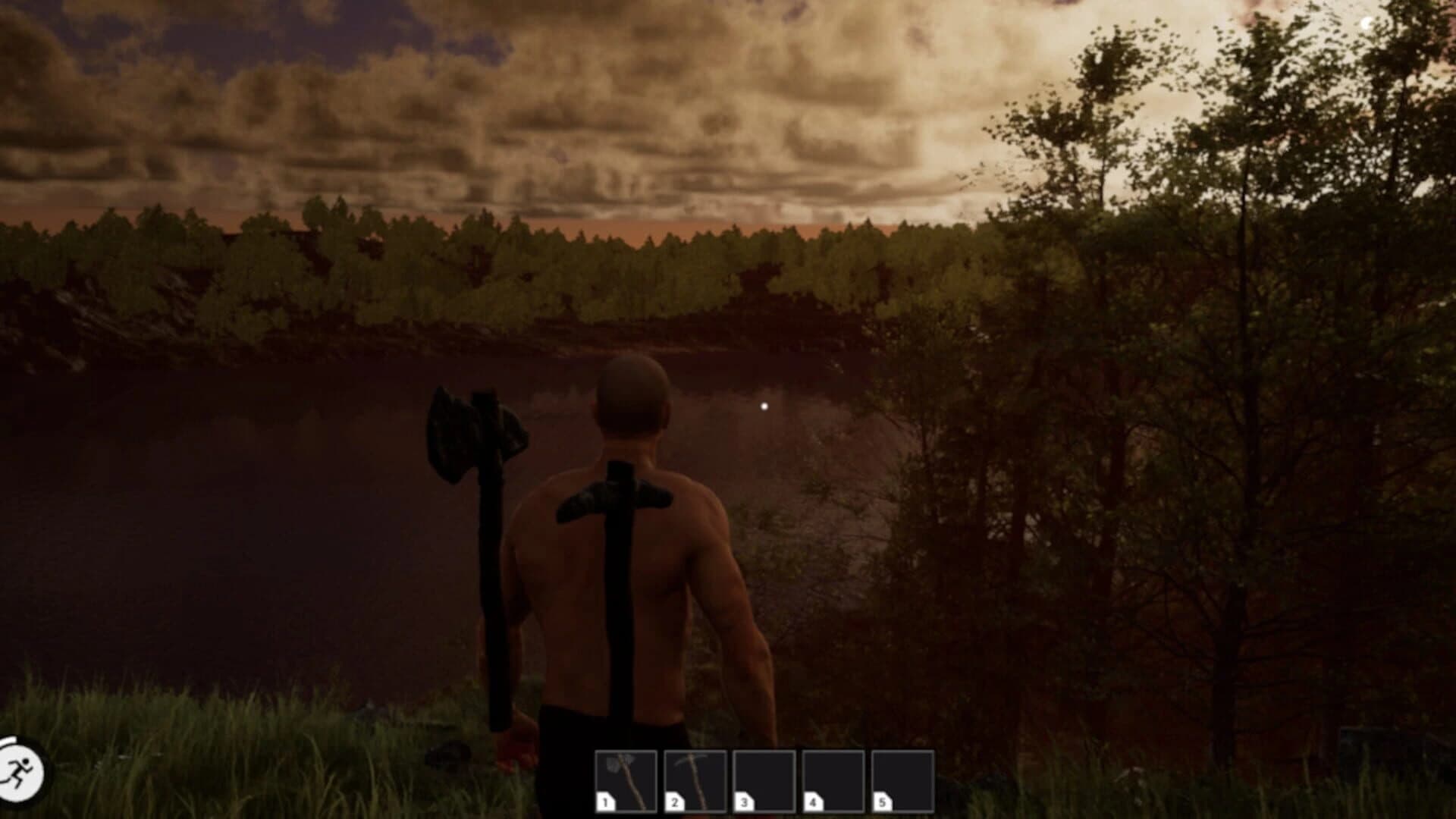This screenshot has width=1456, height=819.
Task: Click the number 1 badge on the first slot
Action: pyautogui.click(x=604, y=802)
